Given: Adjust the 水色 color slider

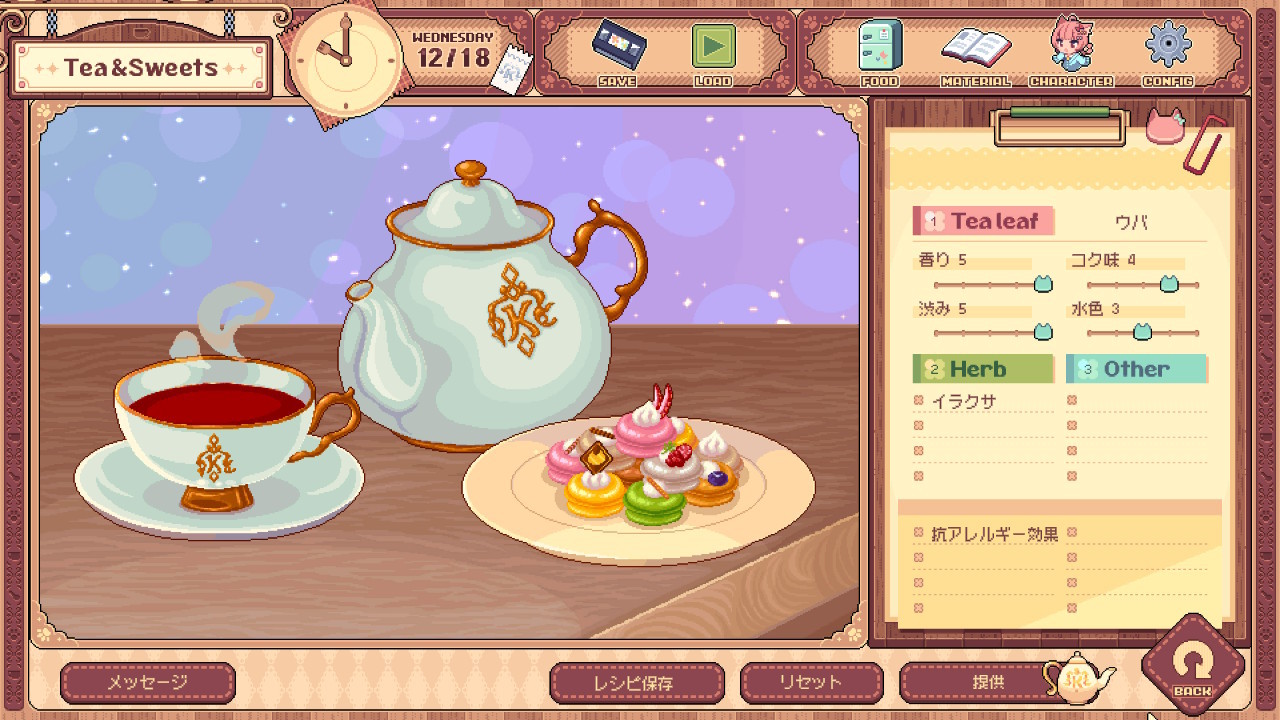Looking at the screenshot, I should pos(1141,332).
